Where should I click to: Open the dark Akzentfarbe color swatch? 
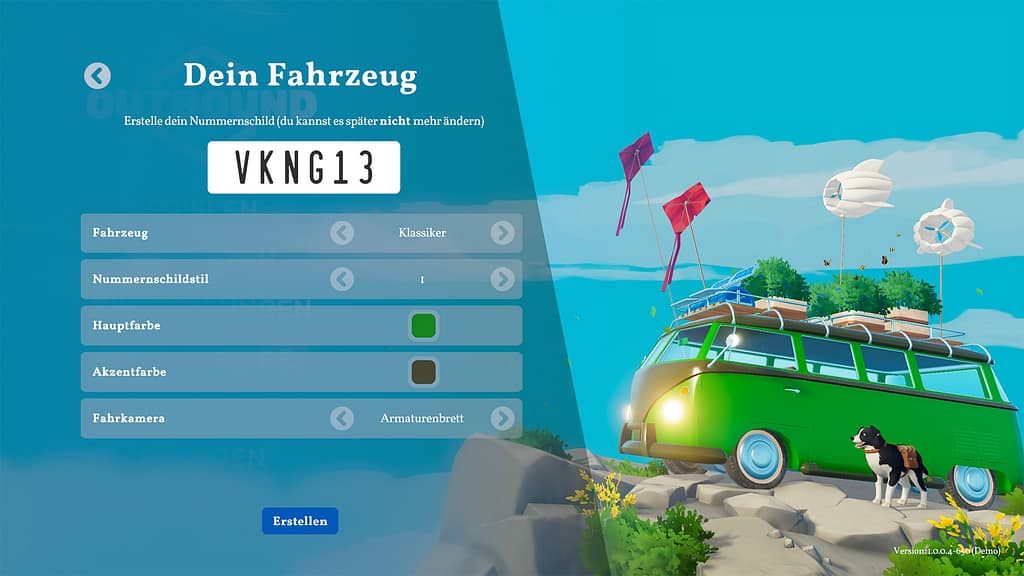pyautogui.click(x=423, y=372)
